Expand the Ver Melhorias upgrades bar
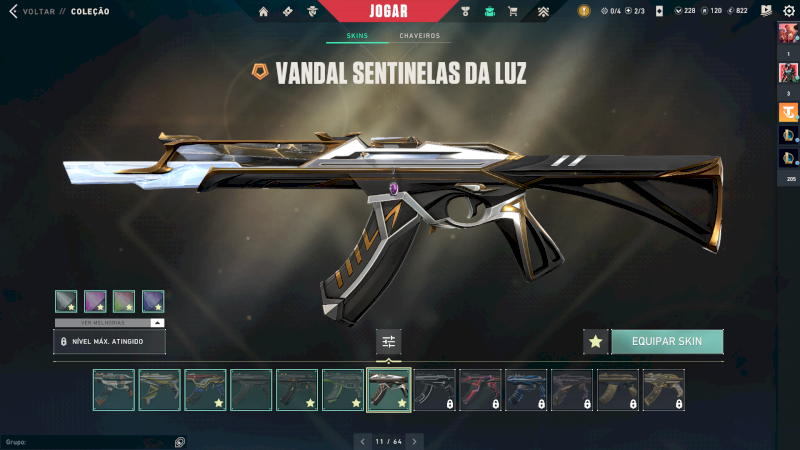The width and height of the screenshot is (800, 450). (x=109, y=323)
